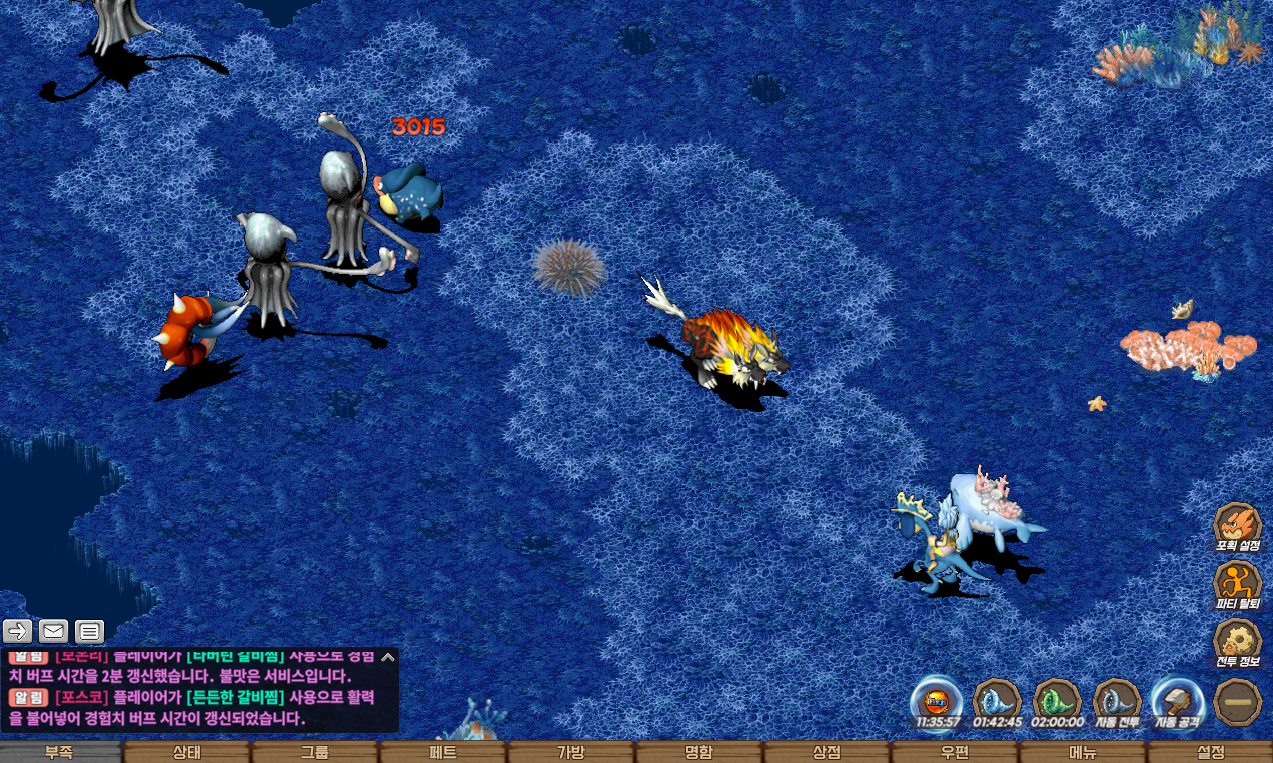Open the 페트 (Pet) menu
1273x763 pixels.
click(443, 752)
